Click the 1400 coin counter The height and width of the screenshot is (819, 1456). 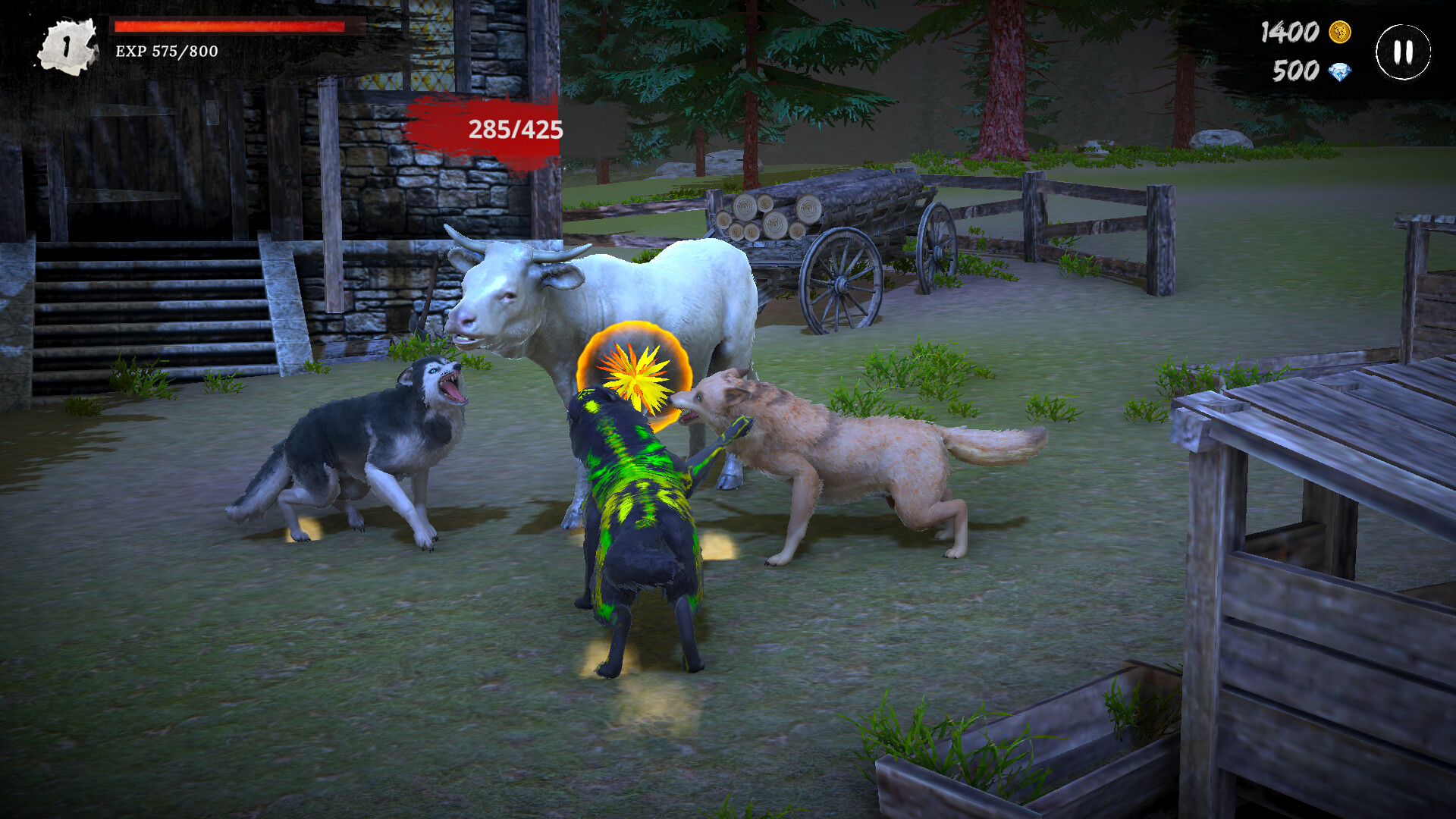1289,33
